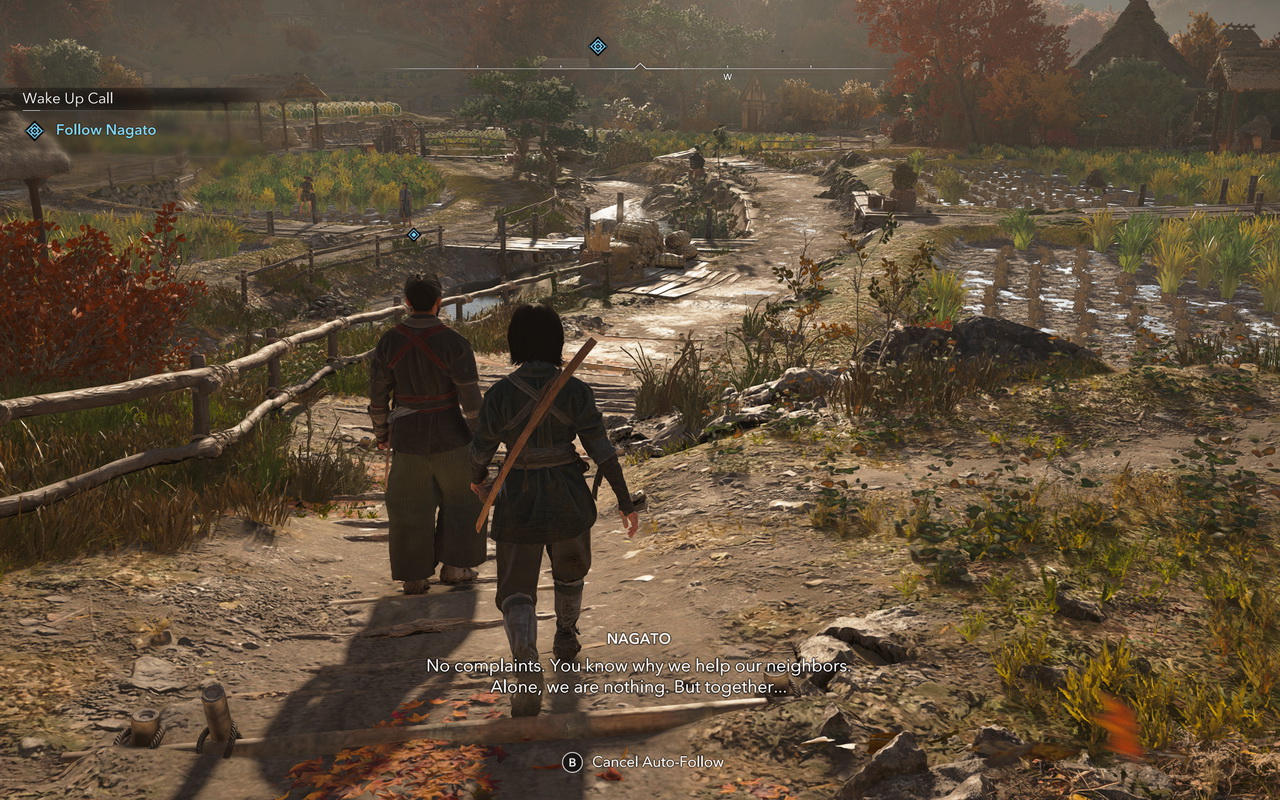The width and height of the screenshot is (1280, 800).
Task: Click the waypoint diamond marker in the village
Action: (413, 232)
